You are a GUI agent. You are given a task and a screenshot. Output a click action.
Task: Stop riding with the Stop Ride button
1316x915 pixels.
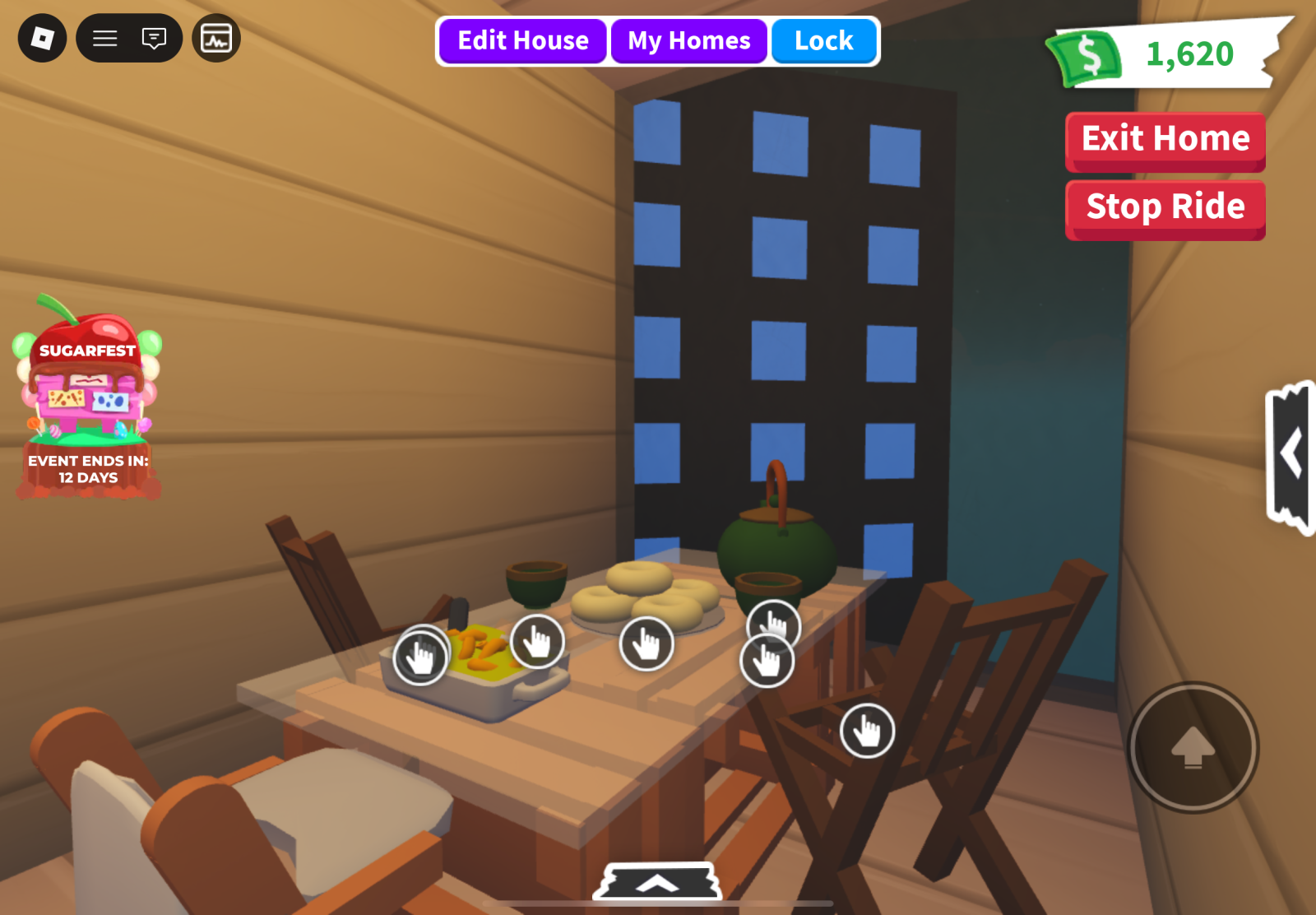pyautogui.click(x=1165, y=207)
